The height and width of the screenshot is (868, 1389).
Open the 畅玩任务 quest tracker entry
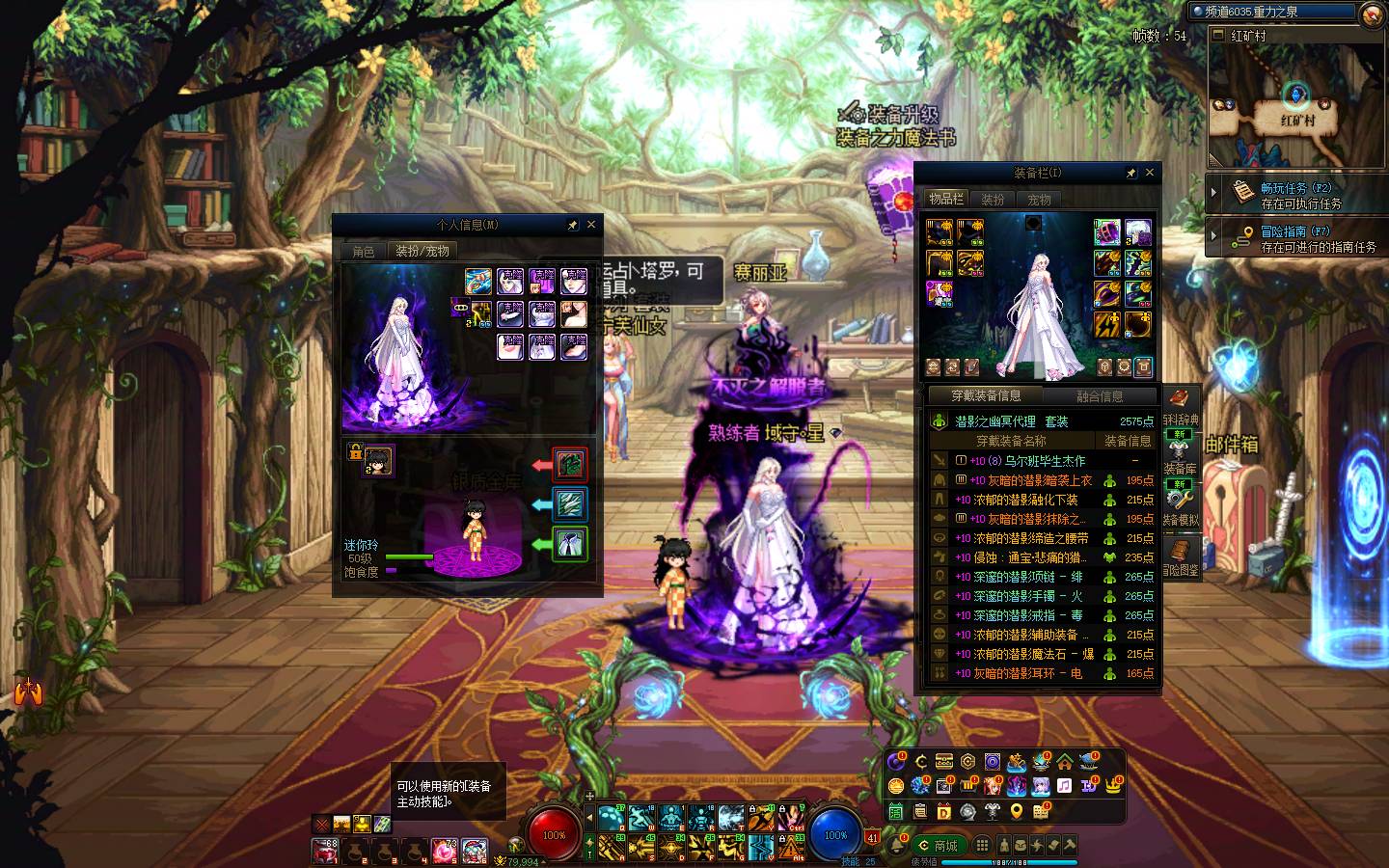(1295, 195)
